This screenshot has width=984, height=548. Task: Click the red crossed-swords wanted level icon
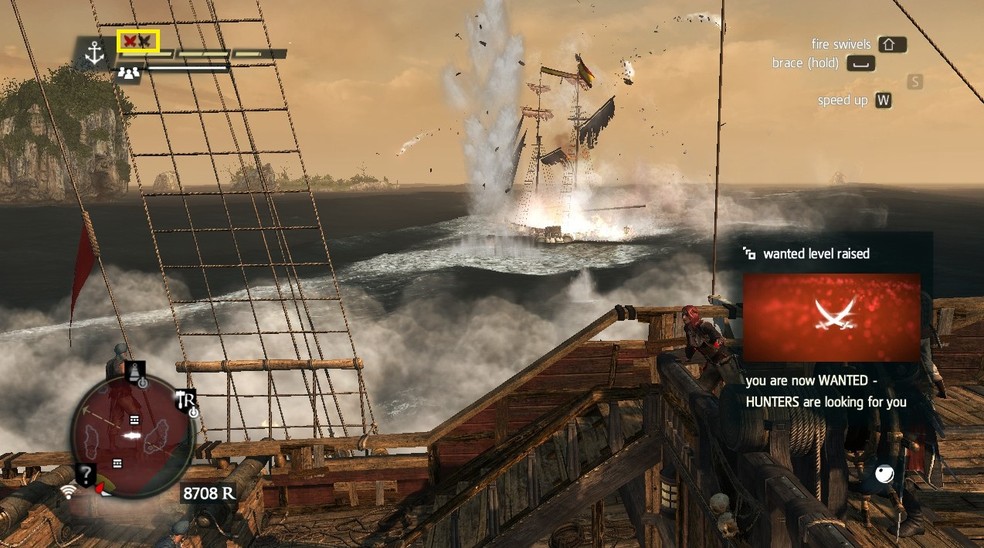[x=137, y=40]
